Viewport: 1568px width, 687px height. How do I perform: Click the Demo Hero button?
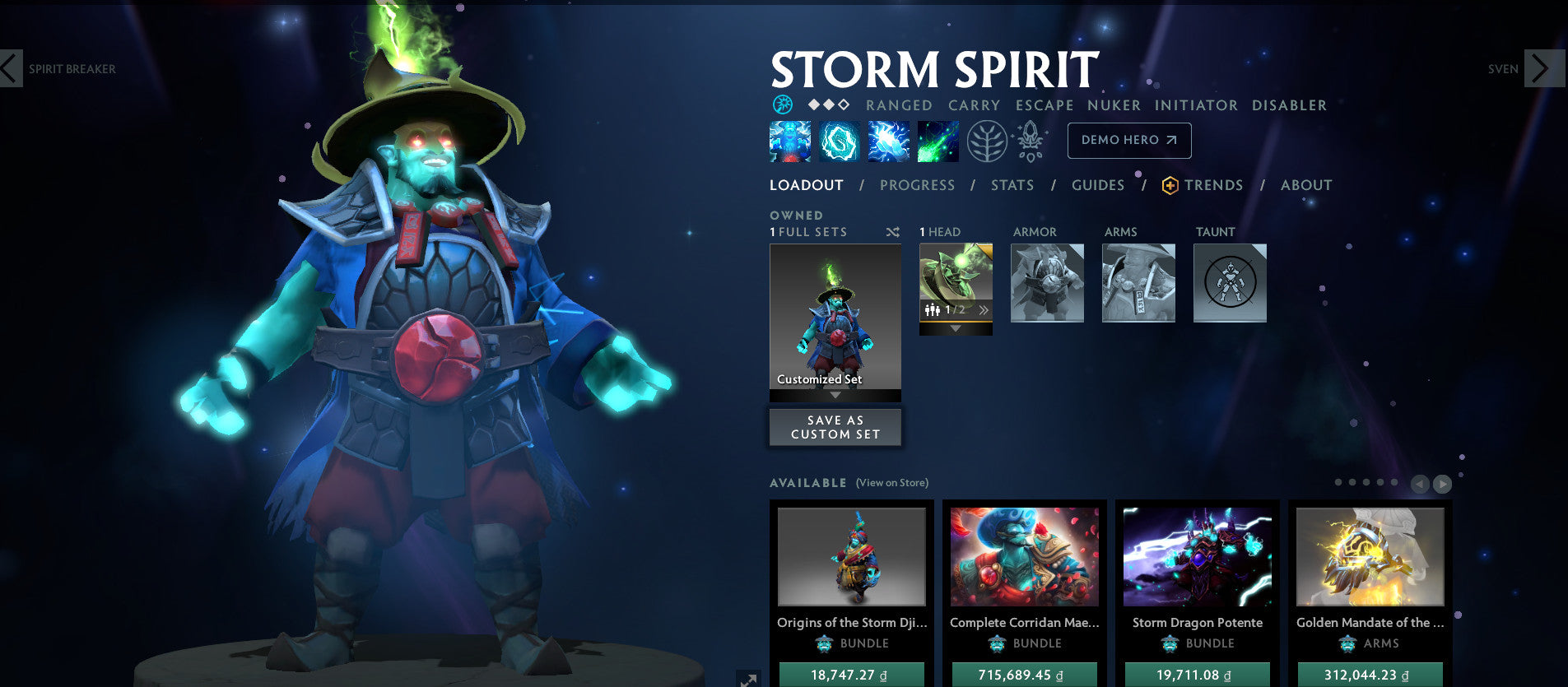click(1128, 140)
